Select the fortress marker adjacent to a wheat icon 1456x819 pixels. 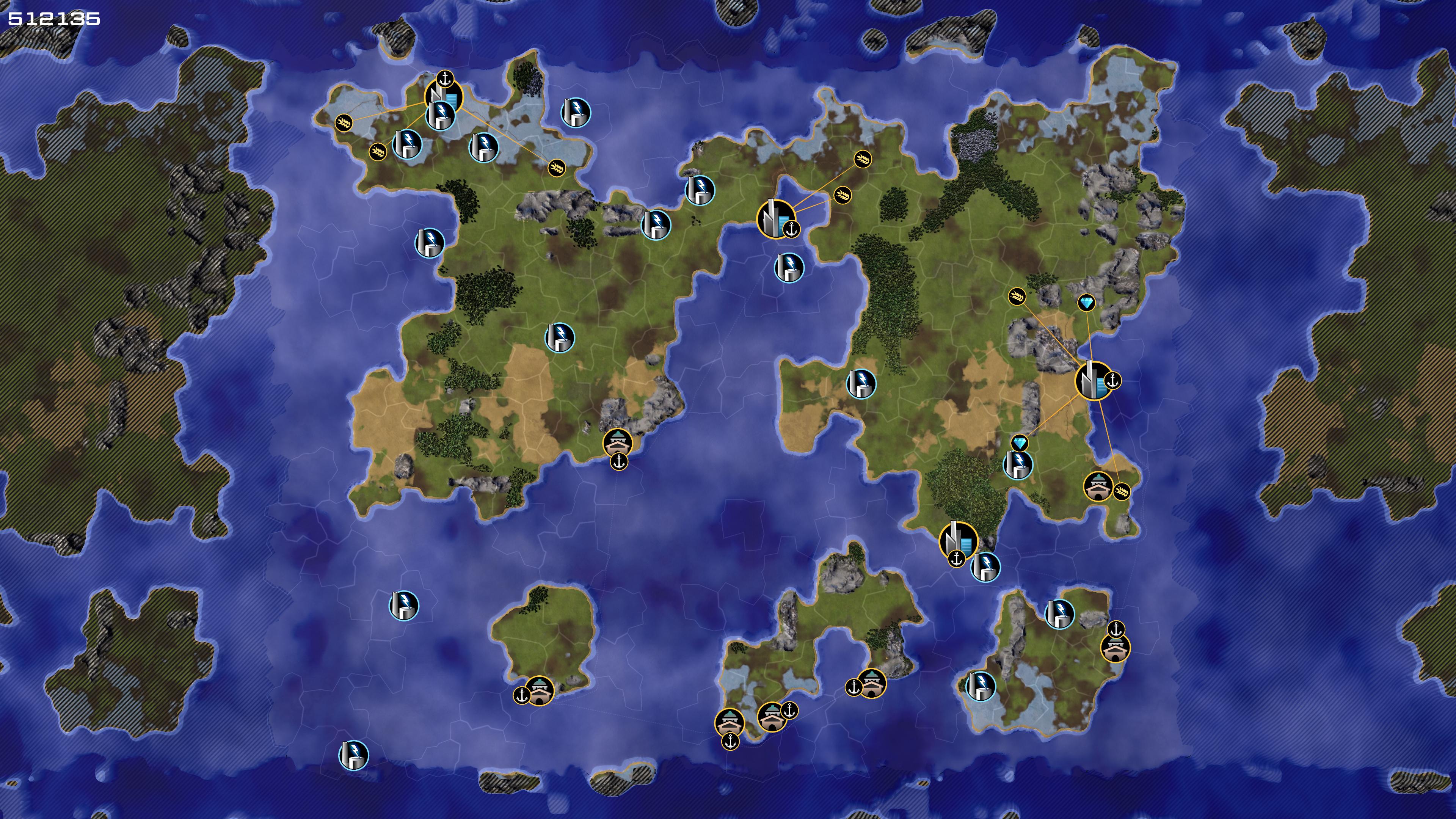[1098, 486]
